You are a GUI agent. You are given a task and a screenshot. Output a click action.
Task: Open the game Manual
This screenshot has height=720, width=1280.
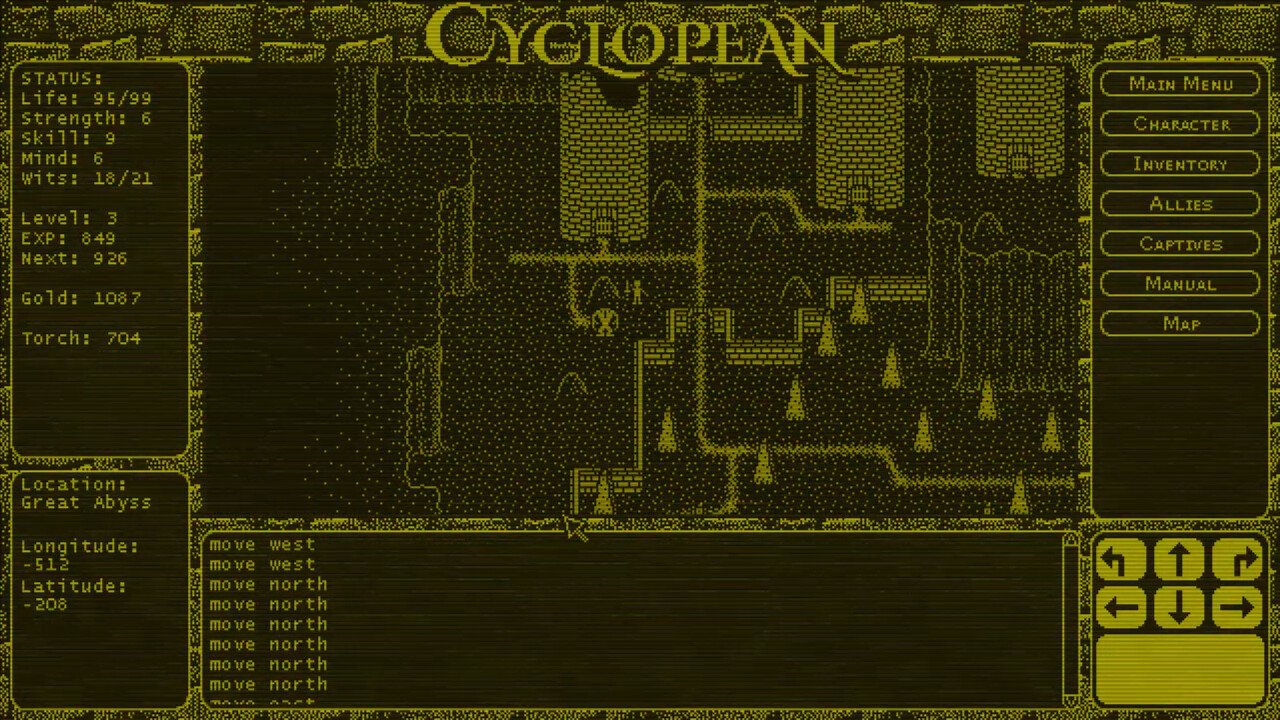(x=1180, y=284)
